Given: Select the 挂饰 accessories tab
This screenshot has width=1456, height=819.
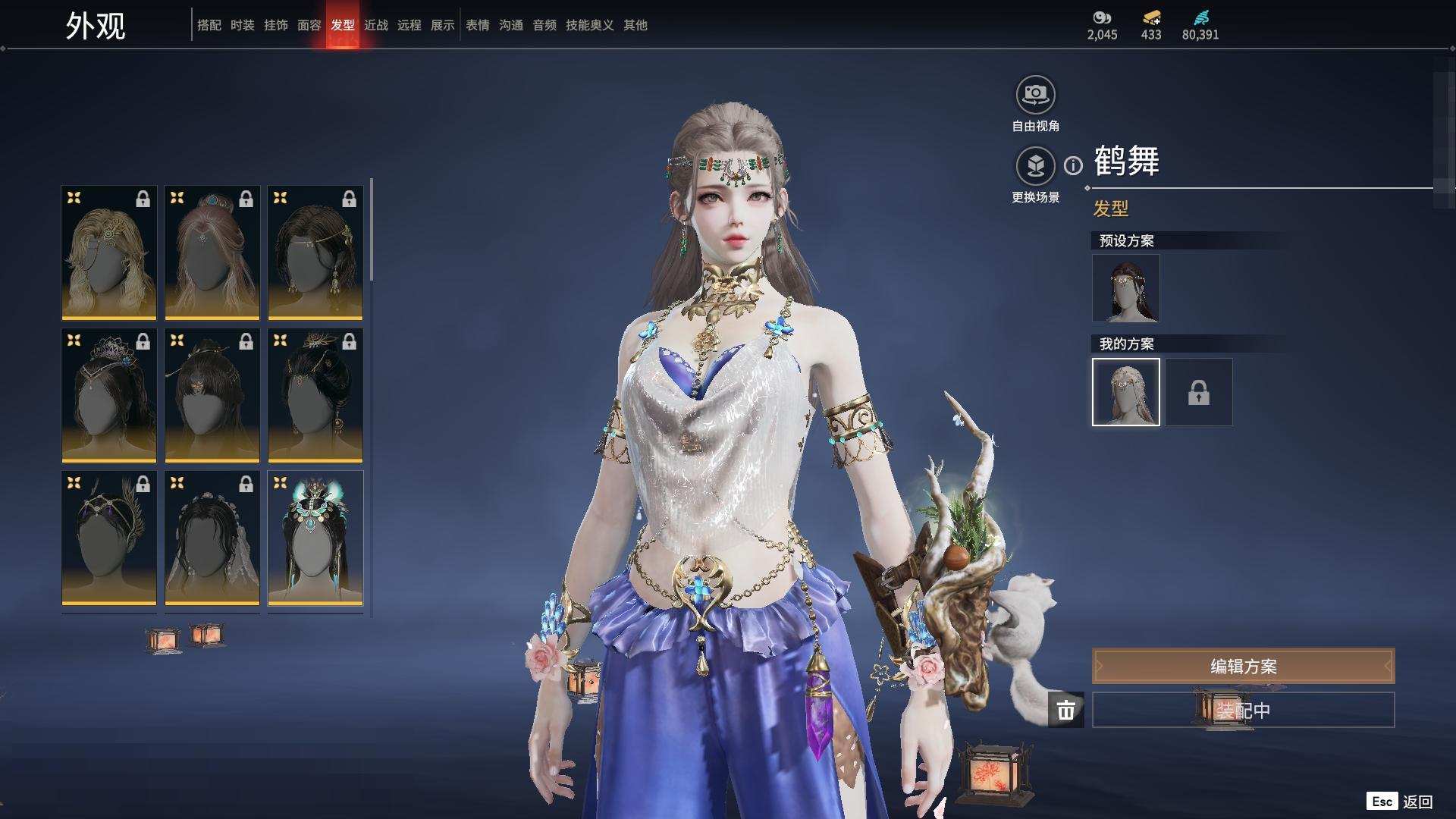Looking at the screenshot, I should (x=275, y=25).
